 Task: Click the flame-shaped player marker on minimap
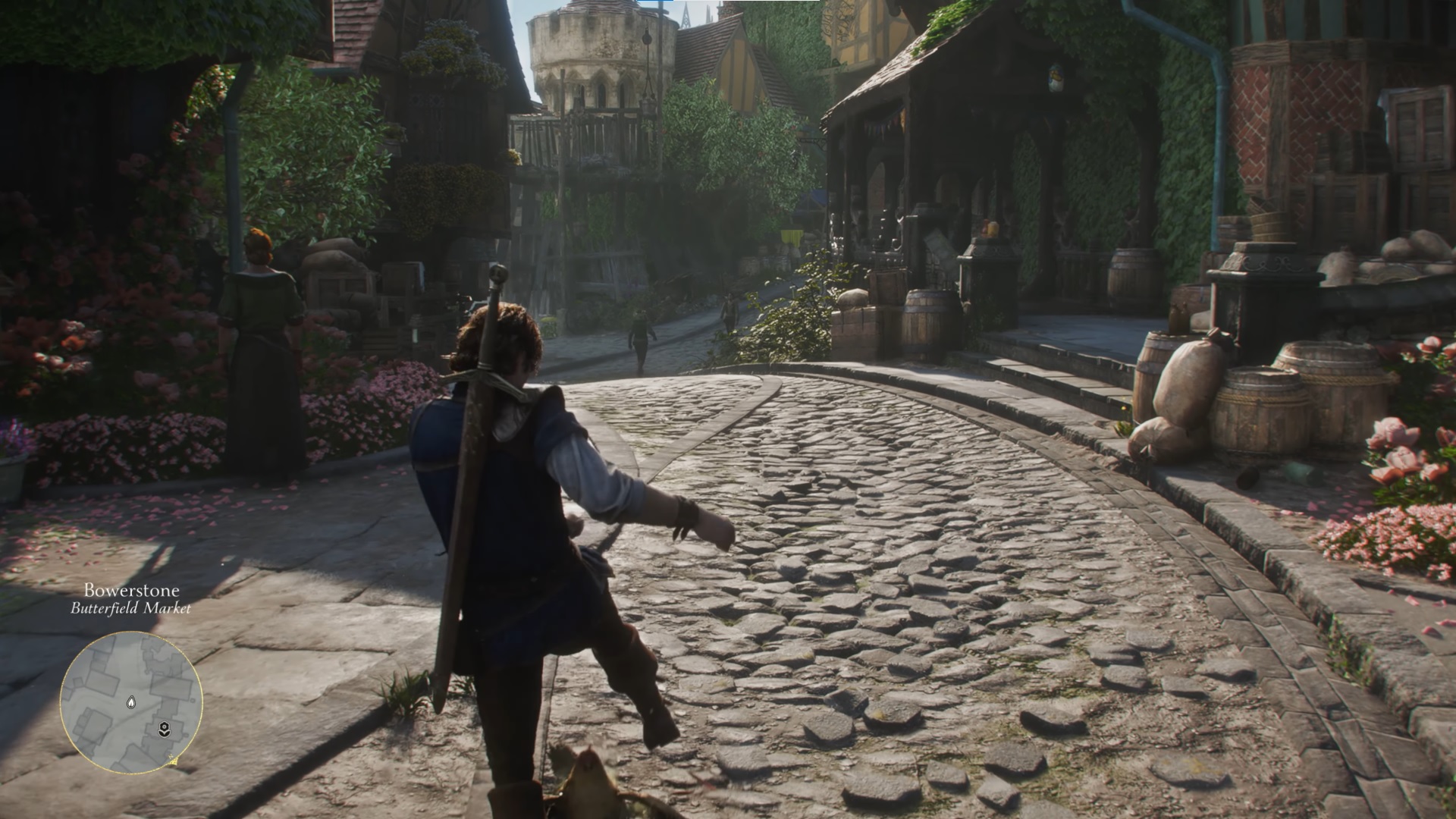[131, 702]
